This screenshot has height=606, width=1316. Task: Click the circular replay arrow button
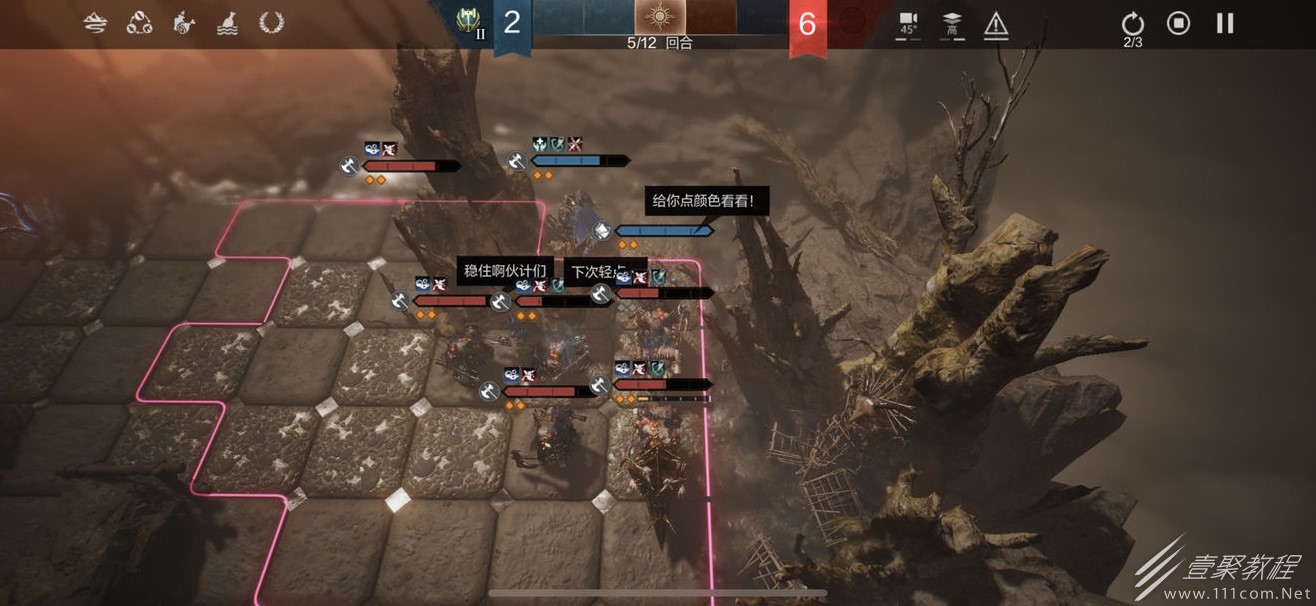tap(1132, 24)
